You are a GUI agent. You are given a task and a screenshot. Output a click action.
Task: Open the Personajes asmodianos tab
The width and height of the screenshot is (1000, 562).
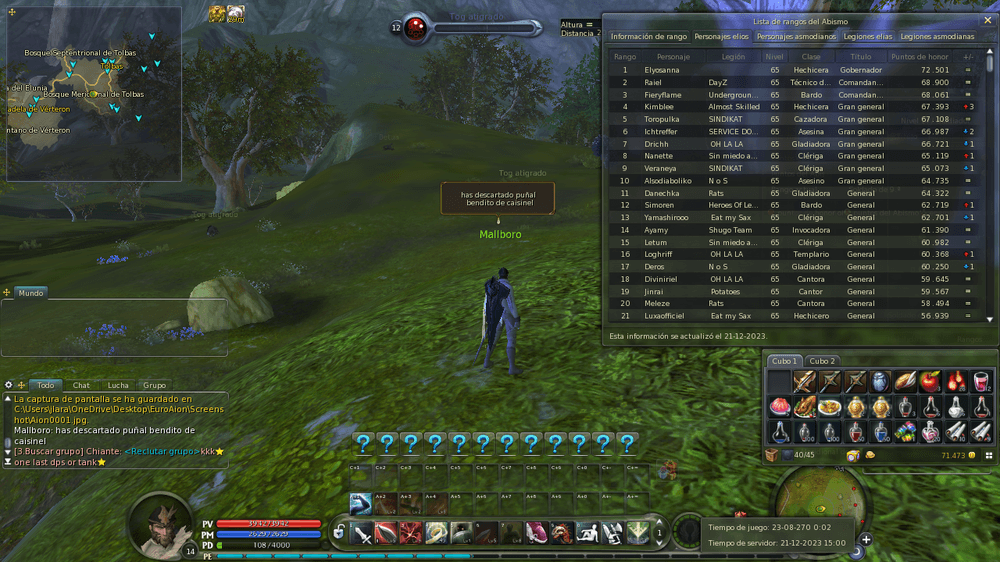click(796, 37)
